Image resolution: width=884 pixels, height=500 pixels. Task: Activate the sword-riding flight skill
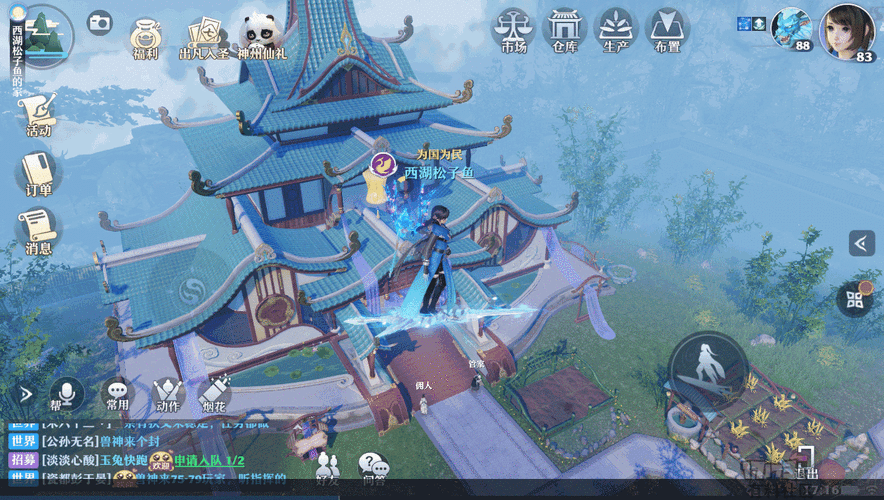(x=708, y=373)
